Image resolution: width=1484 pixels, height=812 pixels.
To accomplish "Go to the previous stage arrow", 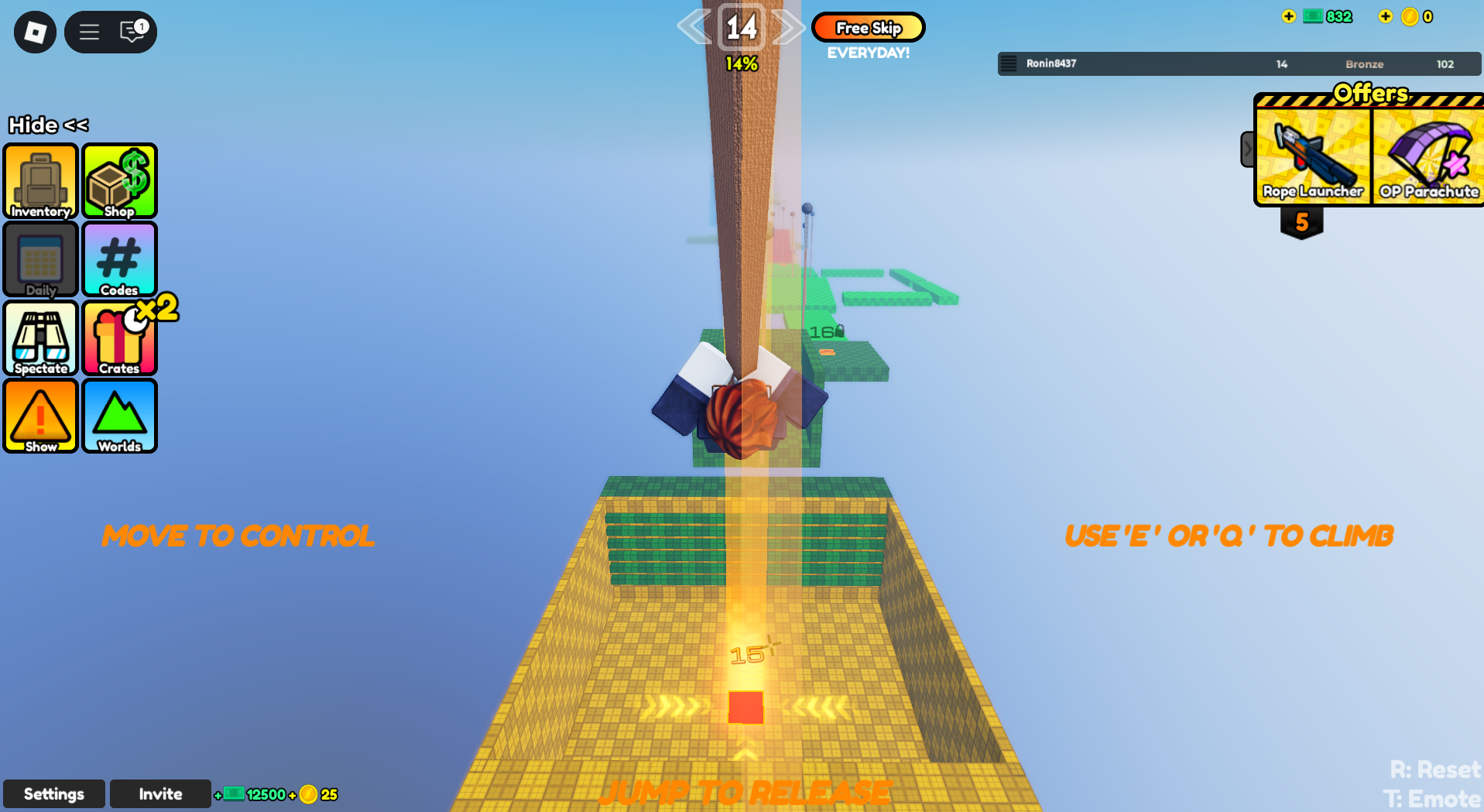I will point(694,28).
